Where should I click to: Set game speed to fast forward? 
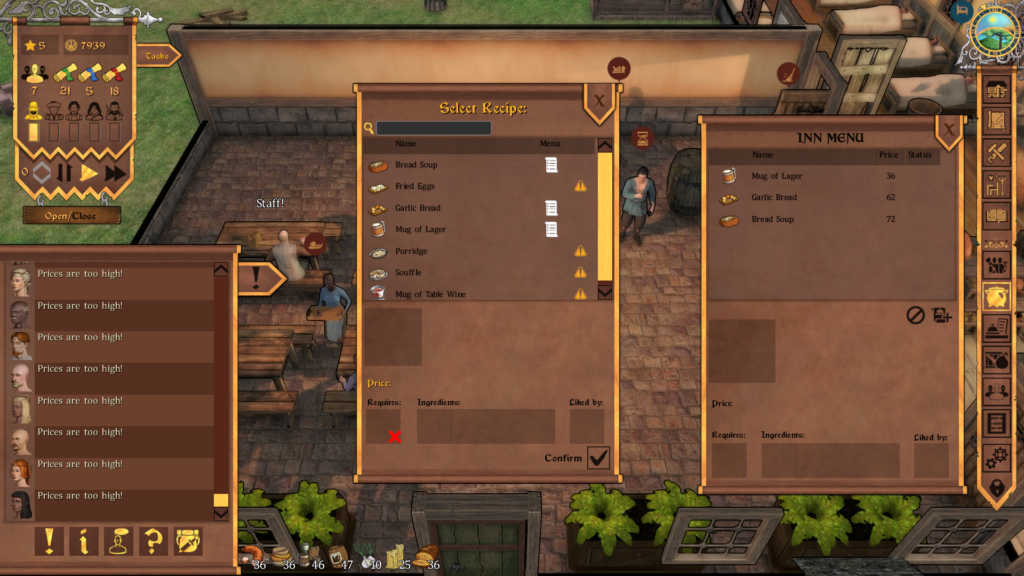(115, 173)
